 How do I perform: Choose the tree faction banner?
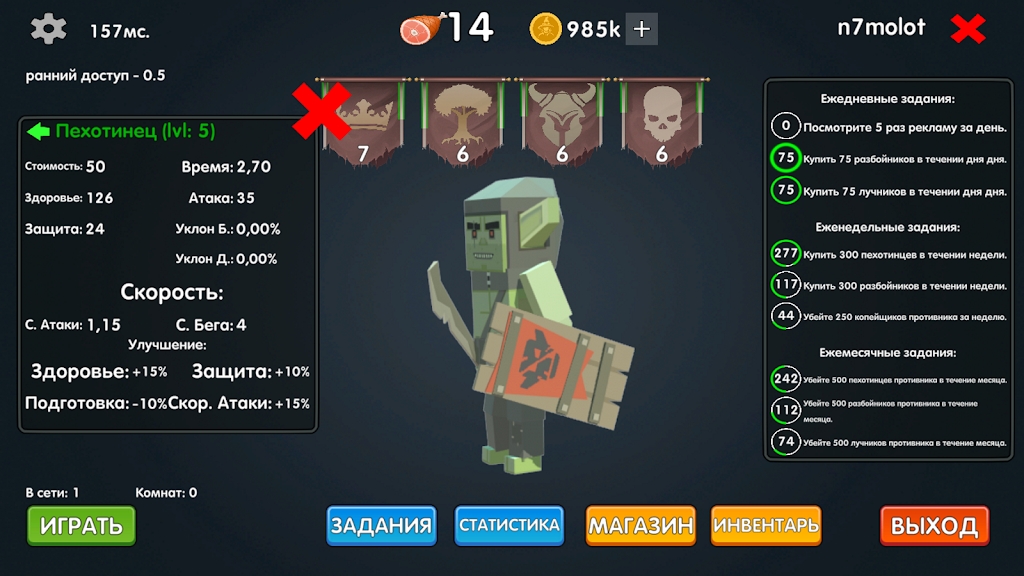pyautogui.click(x=462, y=122)
